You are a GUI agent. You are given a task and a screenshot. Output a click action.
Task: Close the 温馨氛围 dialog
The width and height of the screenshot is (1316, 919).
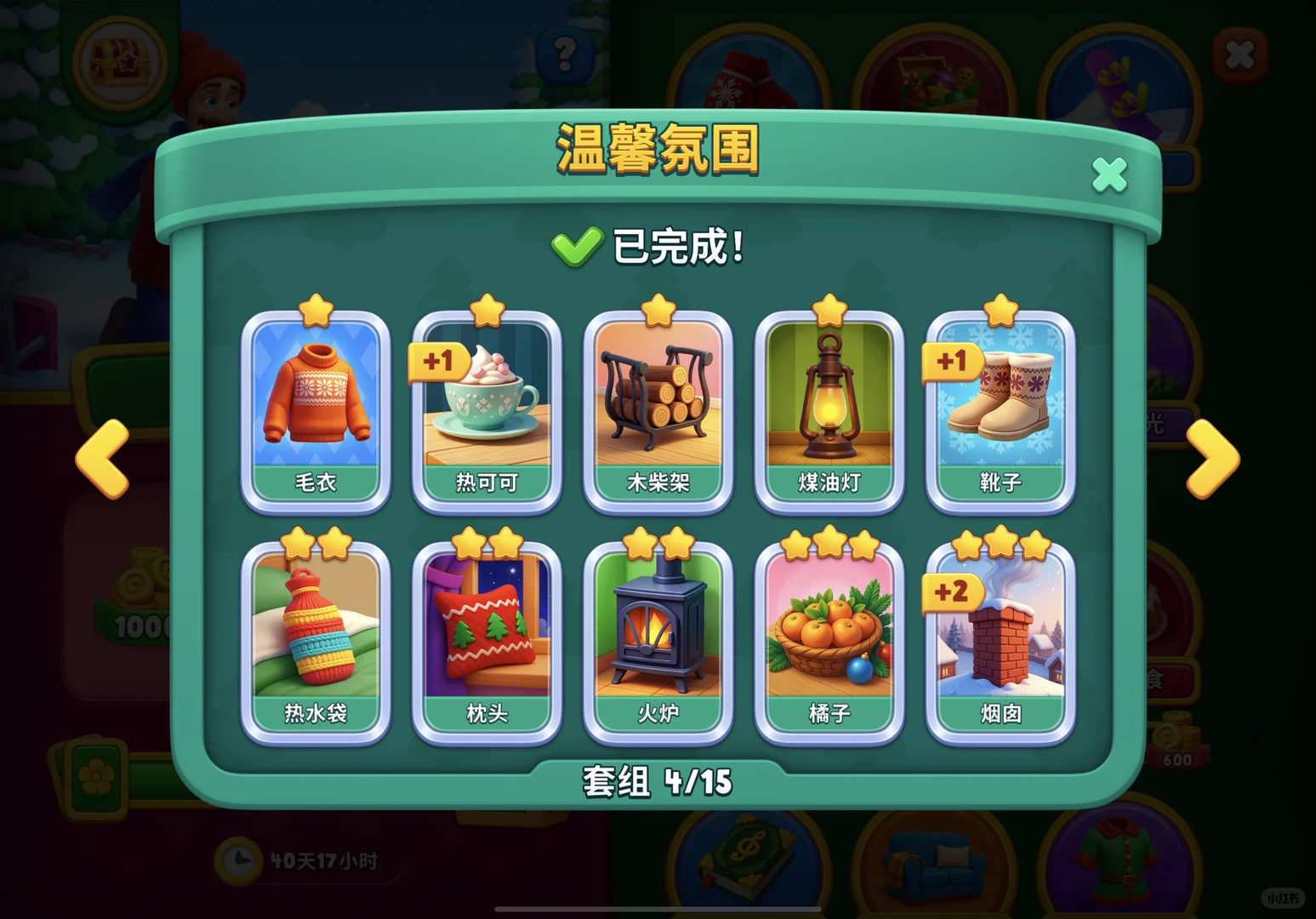pos(1108,174)
